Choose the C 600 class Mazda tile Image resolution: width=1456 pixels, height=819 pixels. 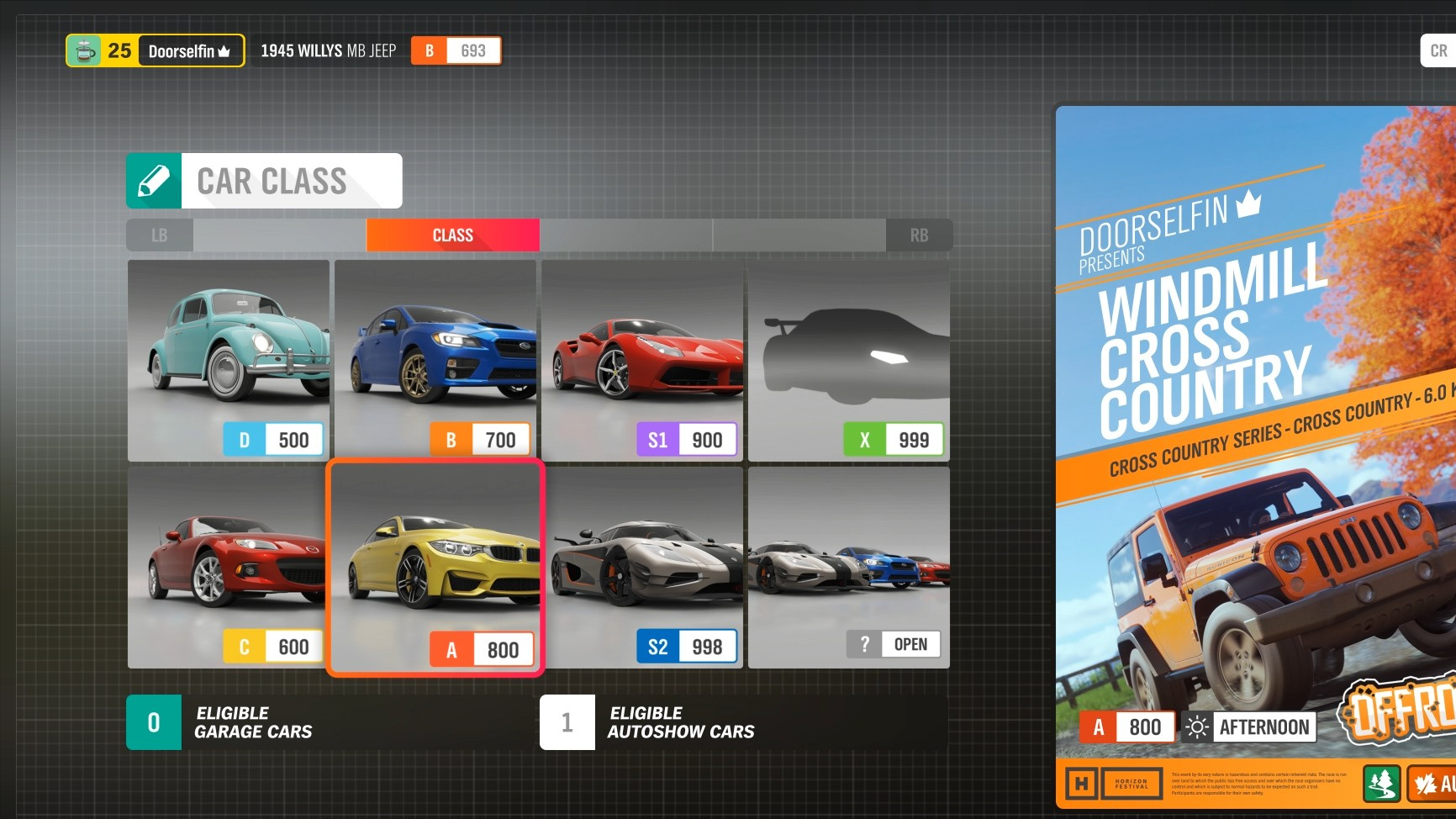pyautogui.click(x=228, y=567)
